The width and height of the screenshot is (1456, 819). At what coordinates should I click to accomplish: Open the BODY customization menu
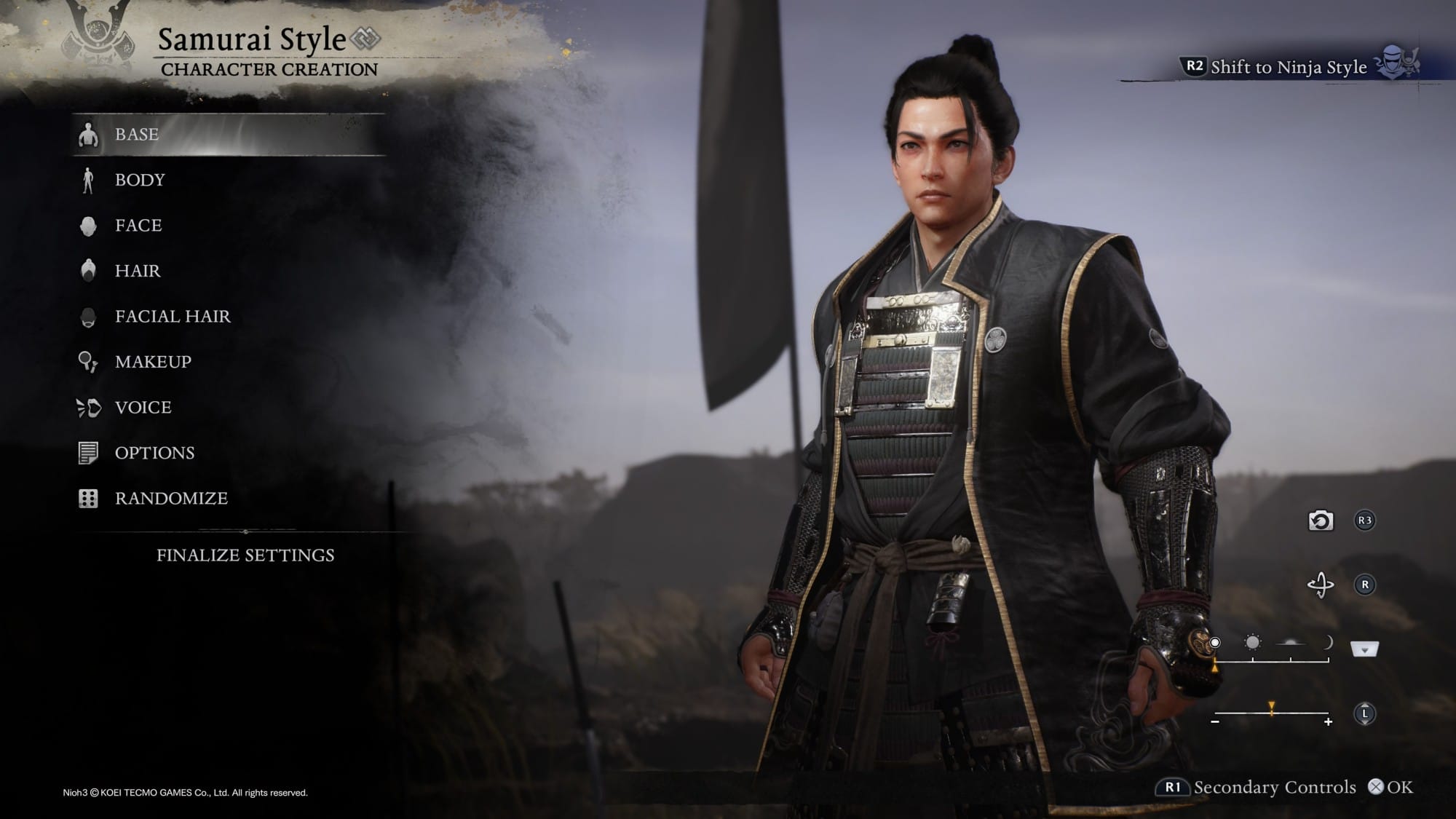coord(140,180)
